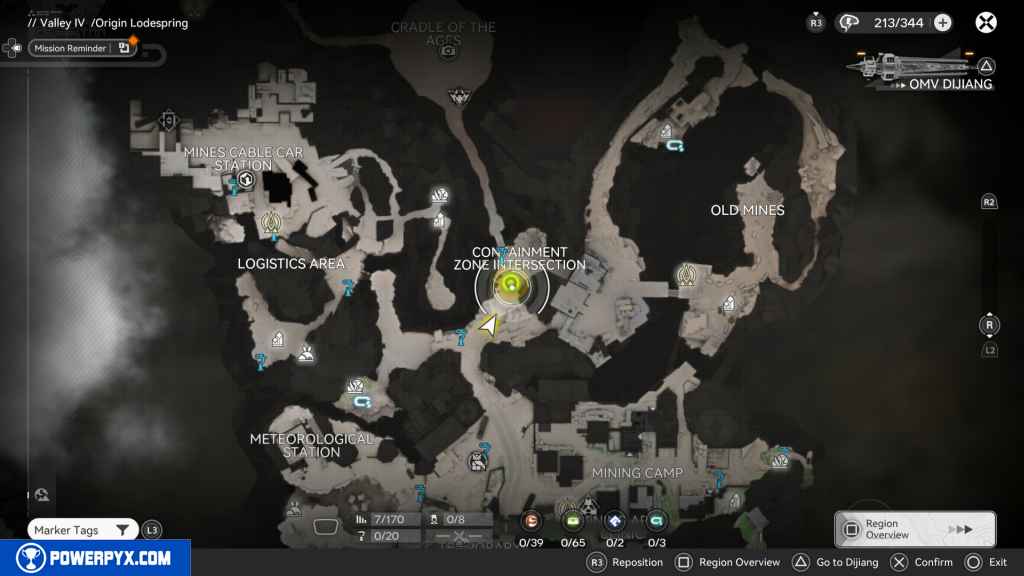Add stamina with the plus button
1024x576 pixels.
(942, 22)
